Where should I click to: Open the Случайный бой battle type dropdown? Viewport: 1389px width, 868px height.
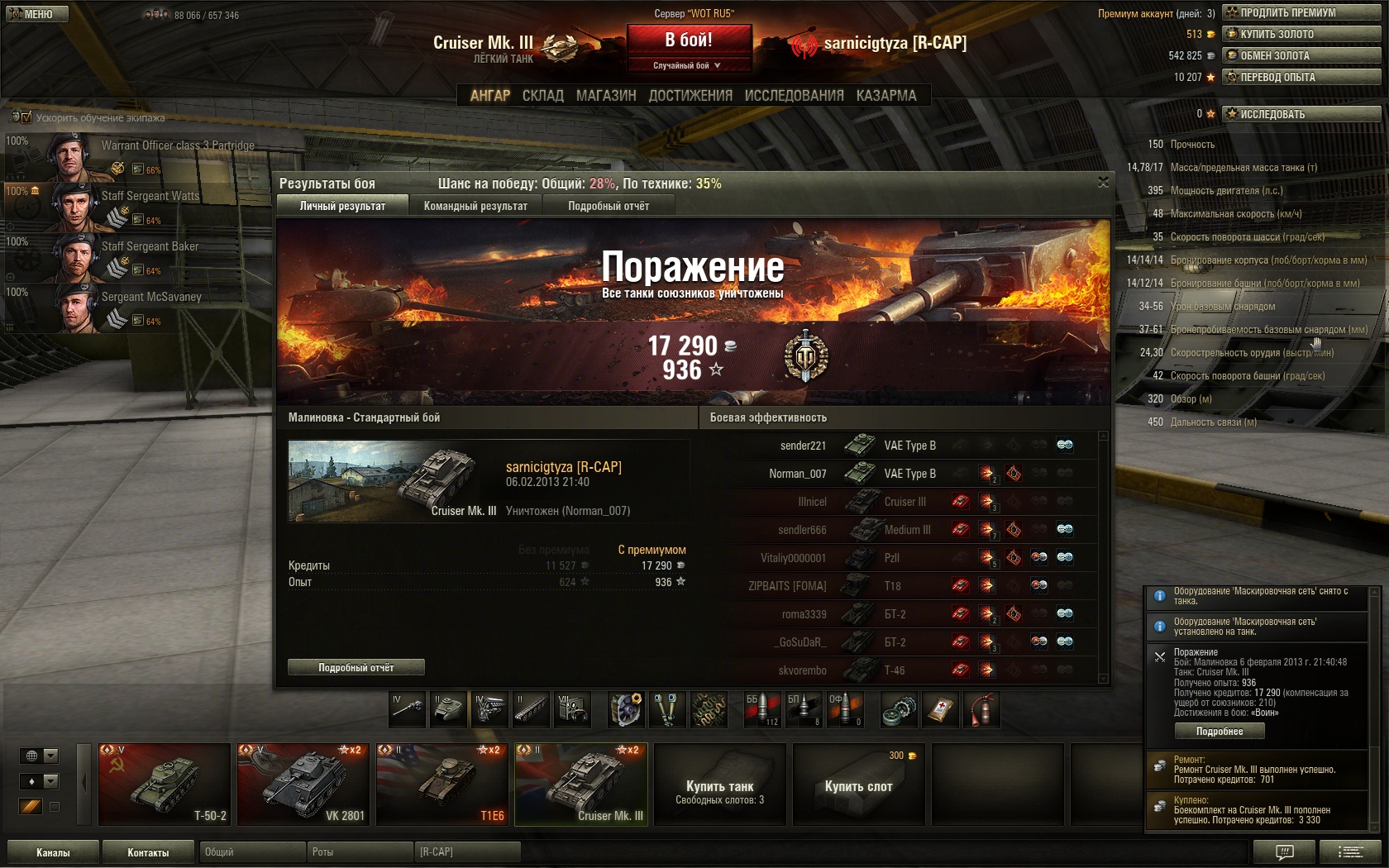coord(689,65)
